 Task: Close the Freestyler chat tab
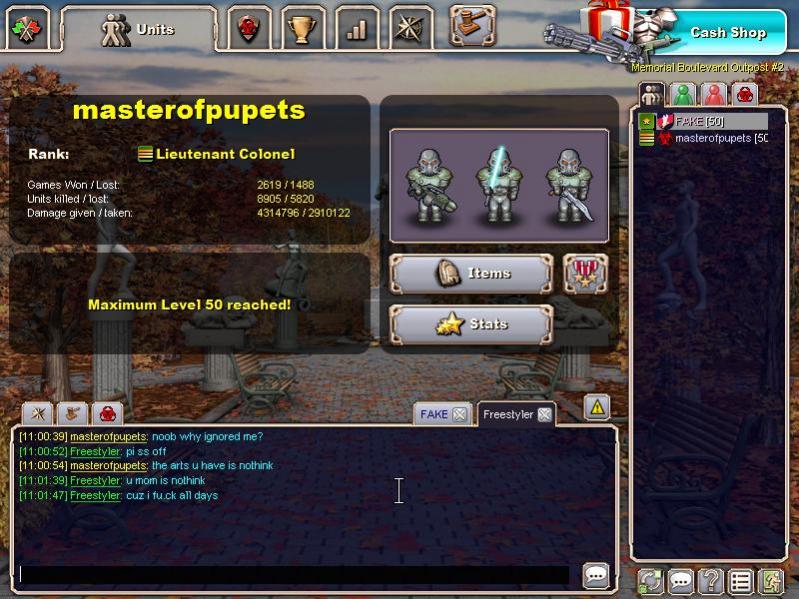coord(544,414)
